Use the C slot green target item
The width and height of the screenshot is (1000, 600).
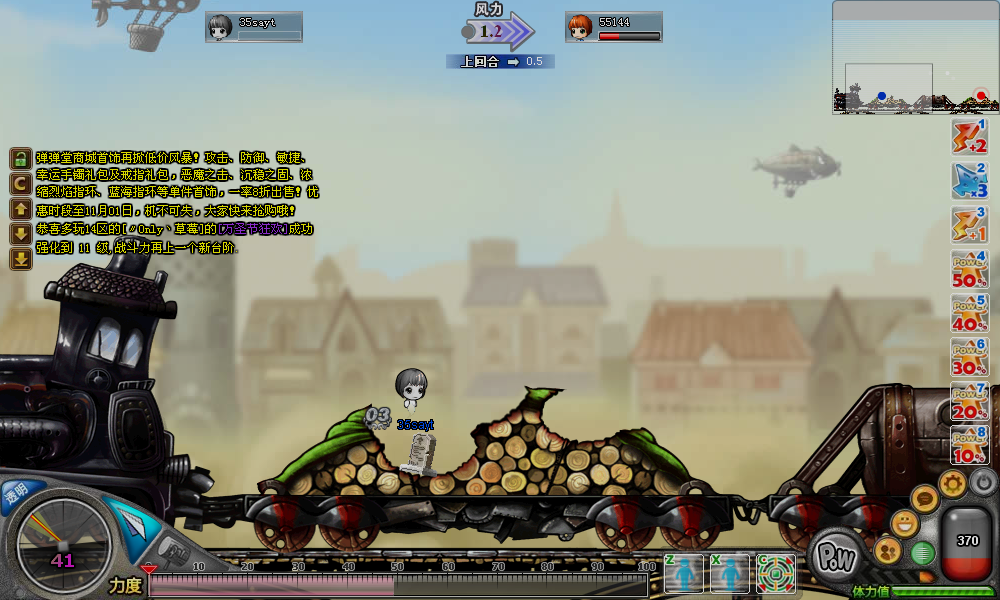tap(776, 573)
